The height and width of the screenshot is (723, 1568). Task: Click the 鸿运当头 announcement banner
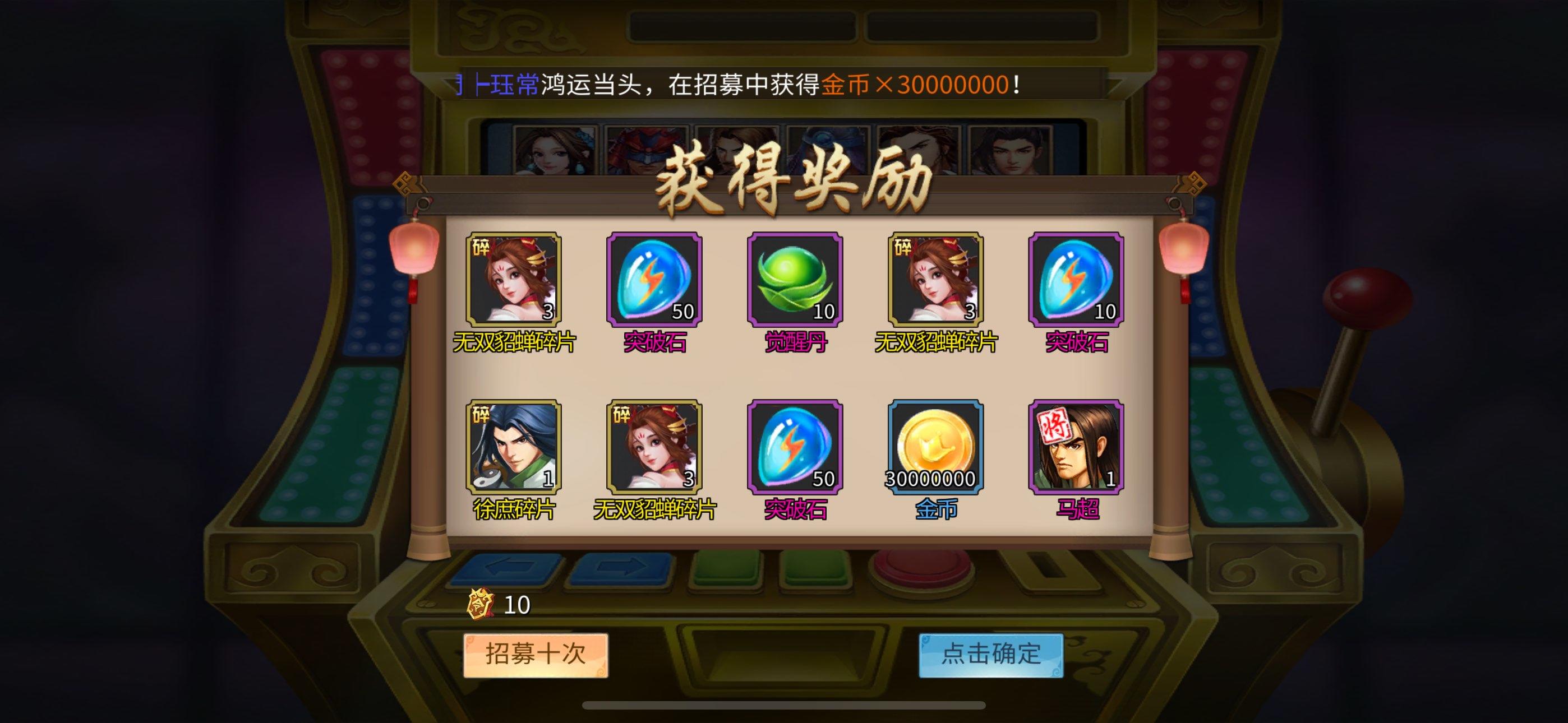[x=730, y=84]
